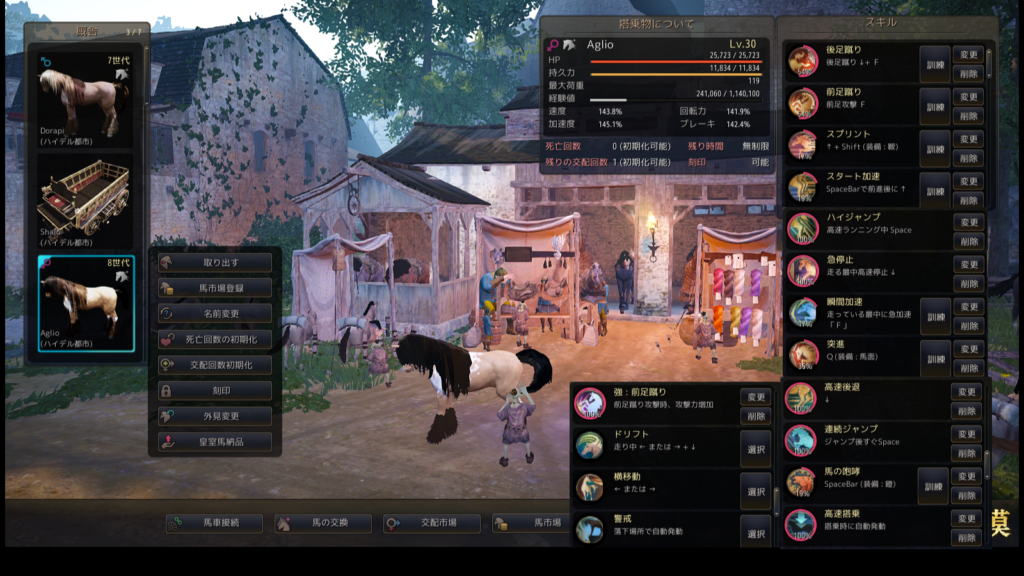1024x576 pixels.
Task: Select the Aglio horse entry
Action: tap(85, 302)
